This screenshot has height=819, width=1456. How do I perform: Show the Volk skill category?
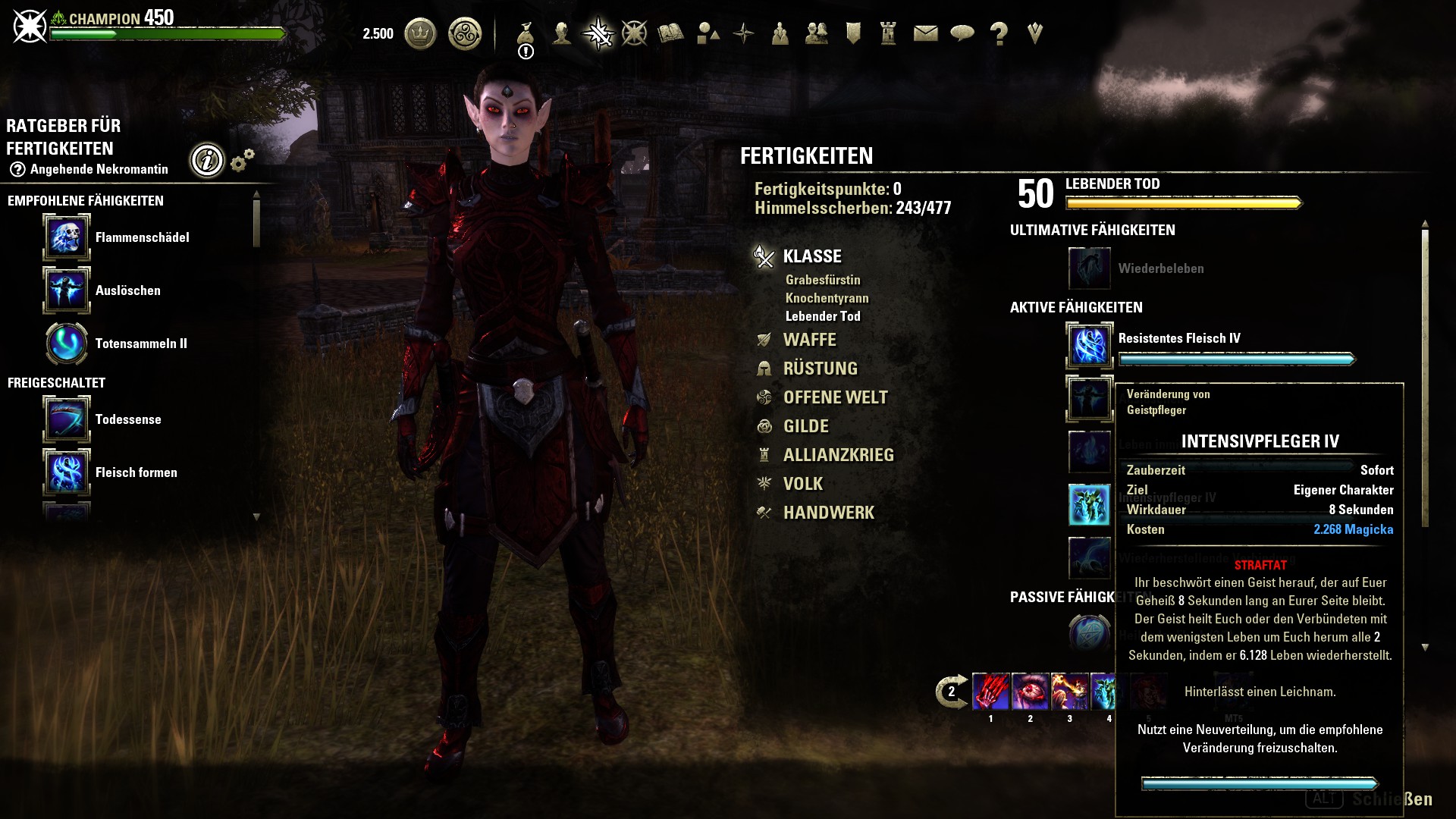[802, 484]
